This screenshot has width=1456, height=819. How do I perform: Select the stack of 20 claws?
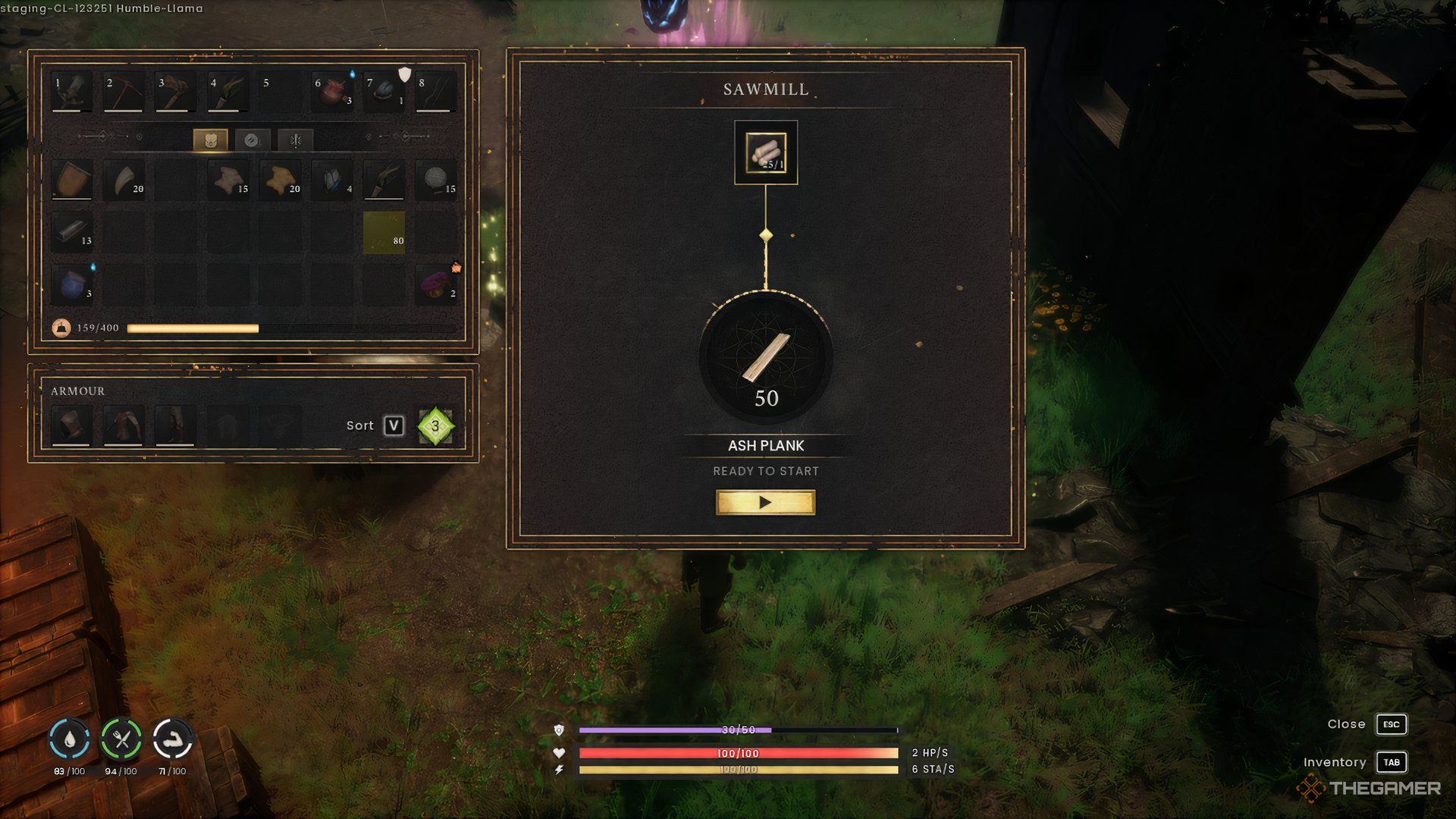pos(125,180)
